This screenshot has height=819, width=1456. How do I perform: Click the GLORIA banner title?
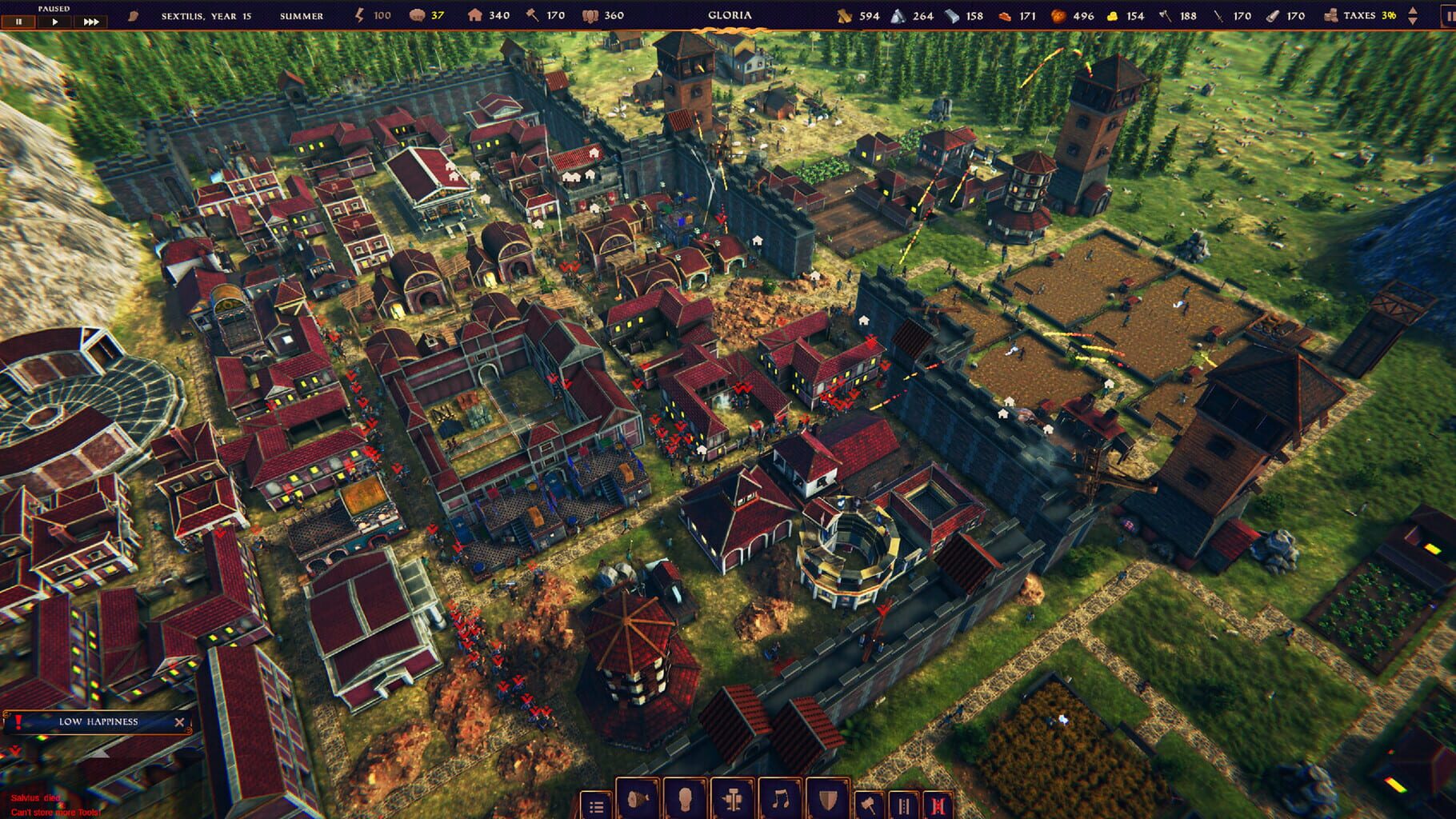(x=729, y=14)
